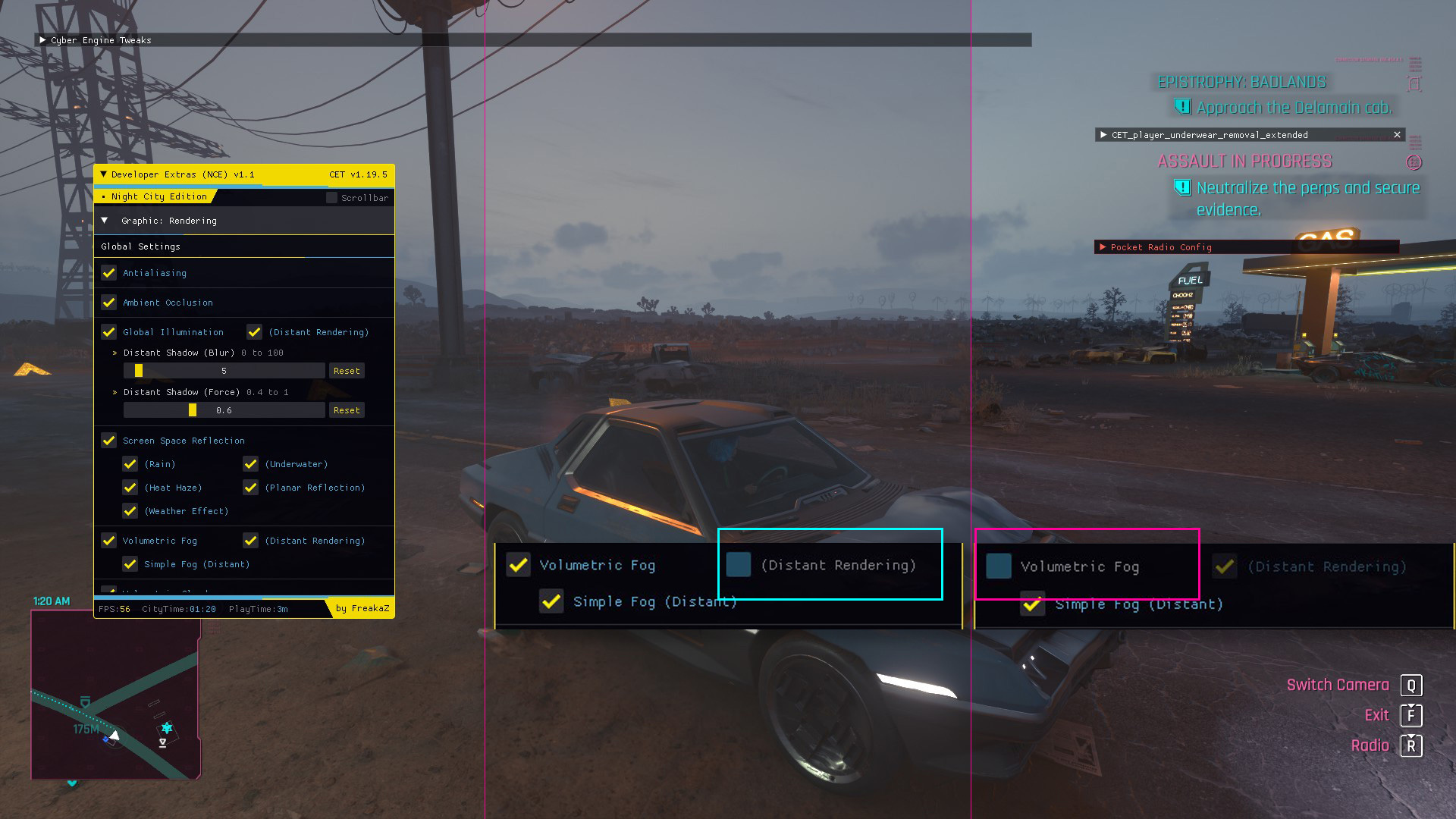Reset the Distant Shadow (Force) value
The width and height of the screenshot is (1456, 819).
(347, 410)
